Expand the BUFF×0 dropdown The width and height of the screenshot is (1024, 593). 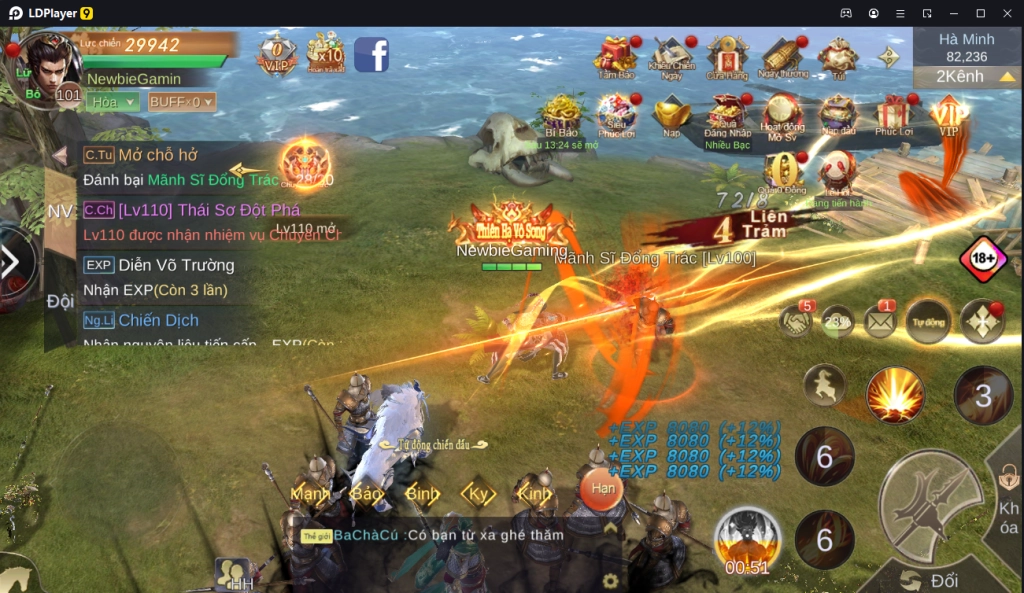click(181, 102)
